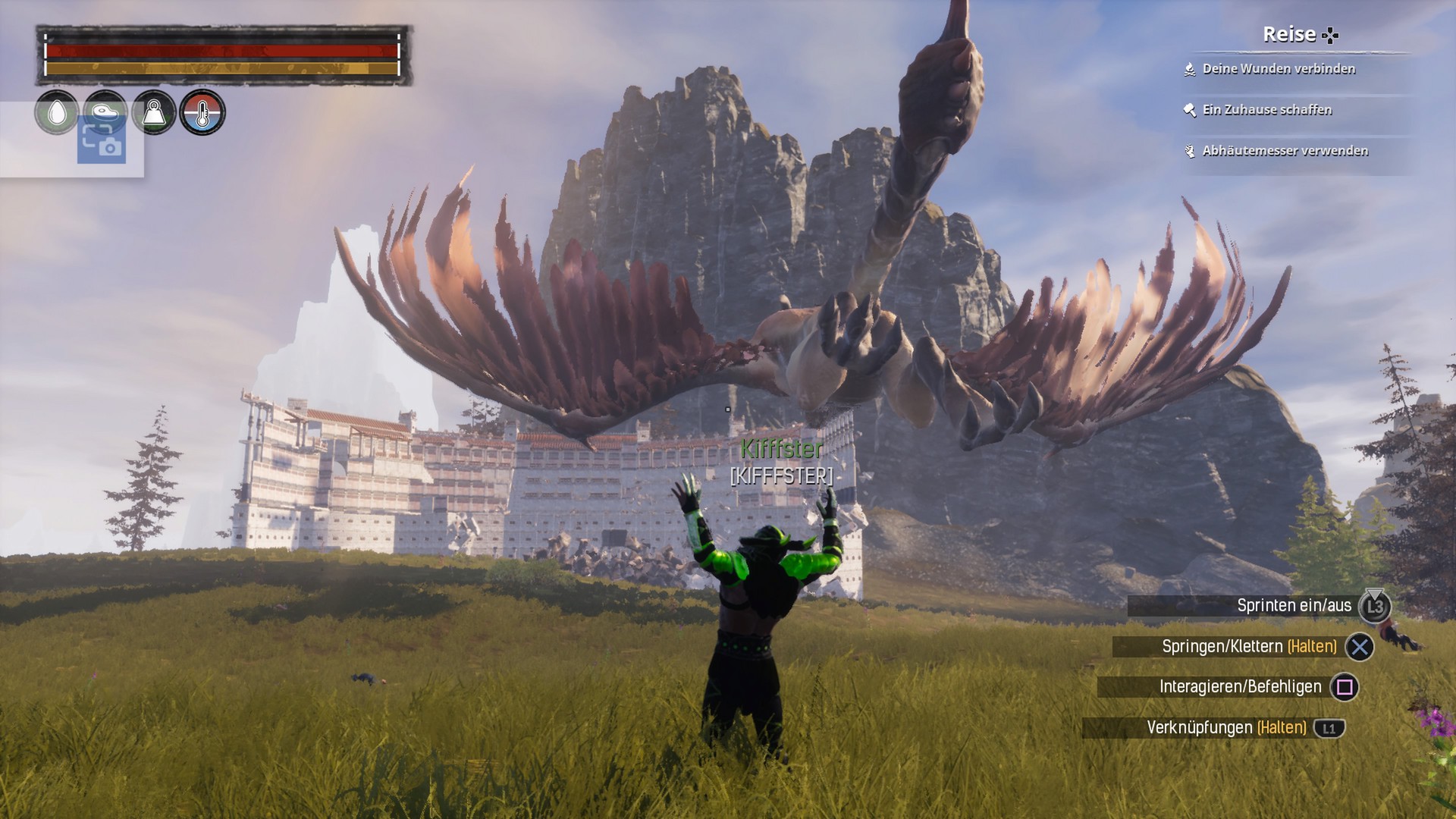Image resolution: width=1456 pixels, height=819 pixels.
Task: Open the Reise journey tracker header
Action: click(x=1299, y=35)
